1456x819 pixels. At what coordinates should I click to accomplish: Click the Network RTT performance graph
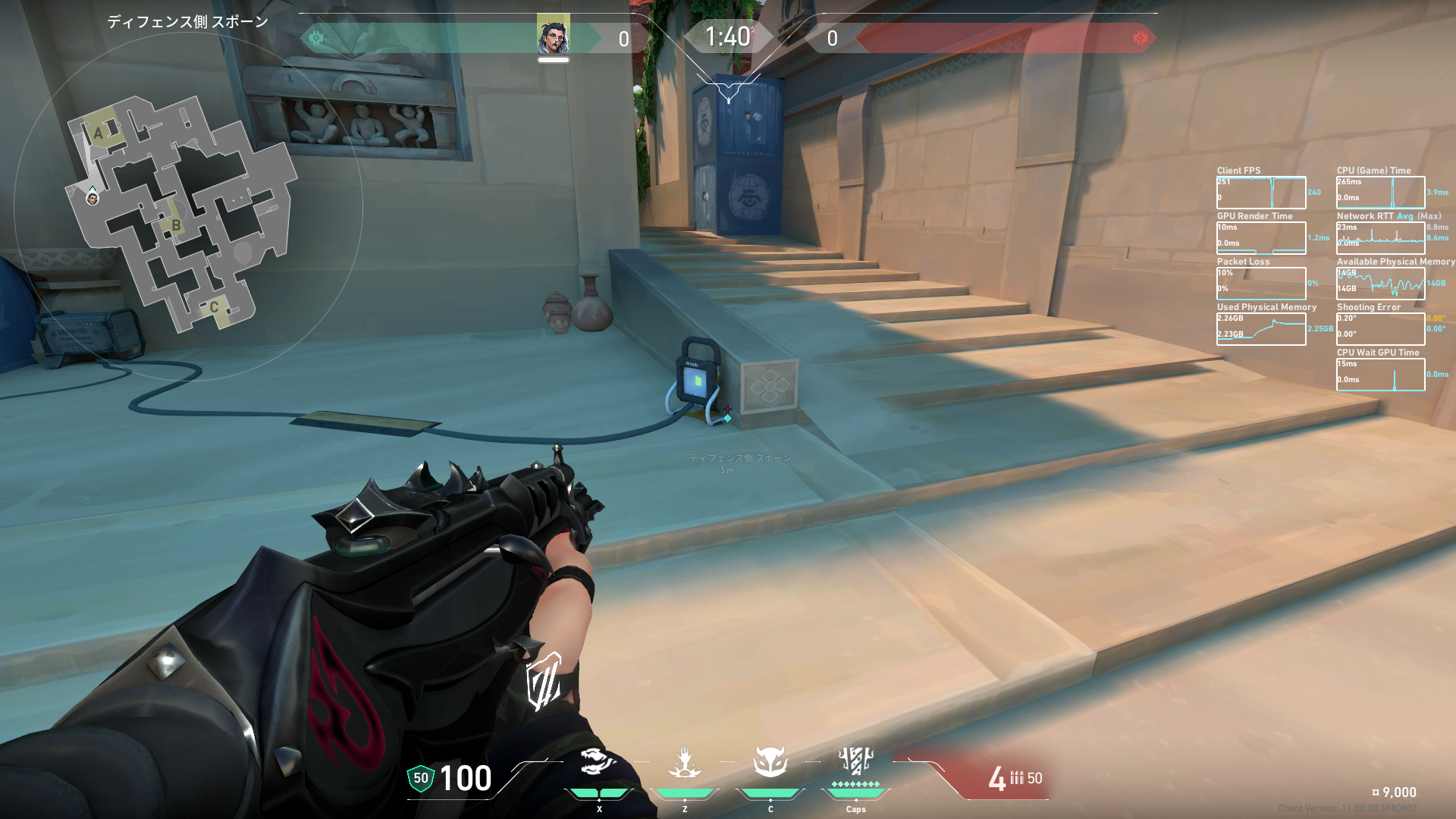[1380, 238]
